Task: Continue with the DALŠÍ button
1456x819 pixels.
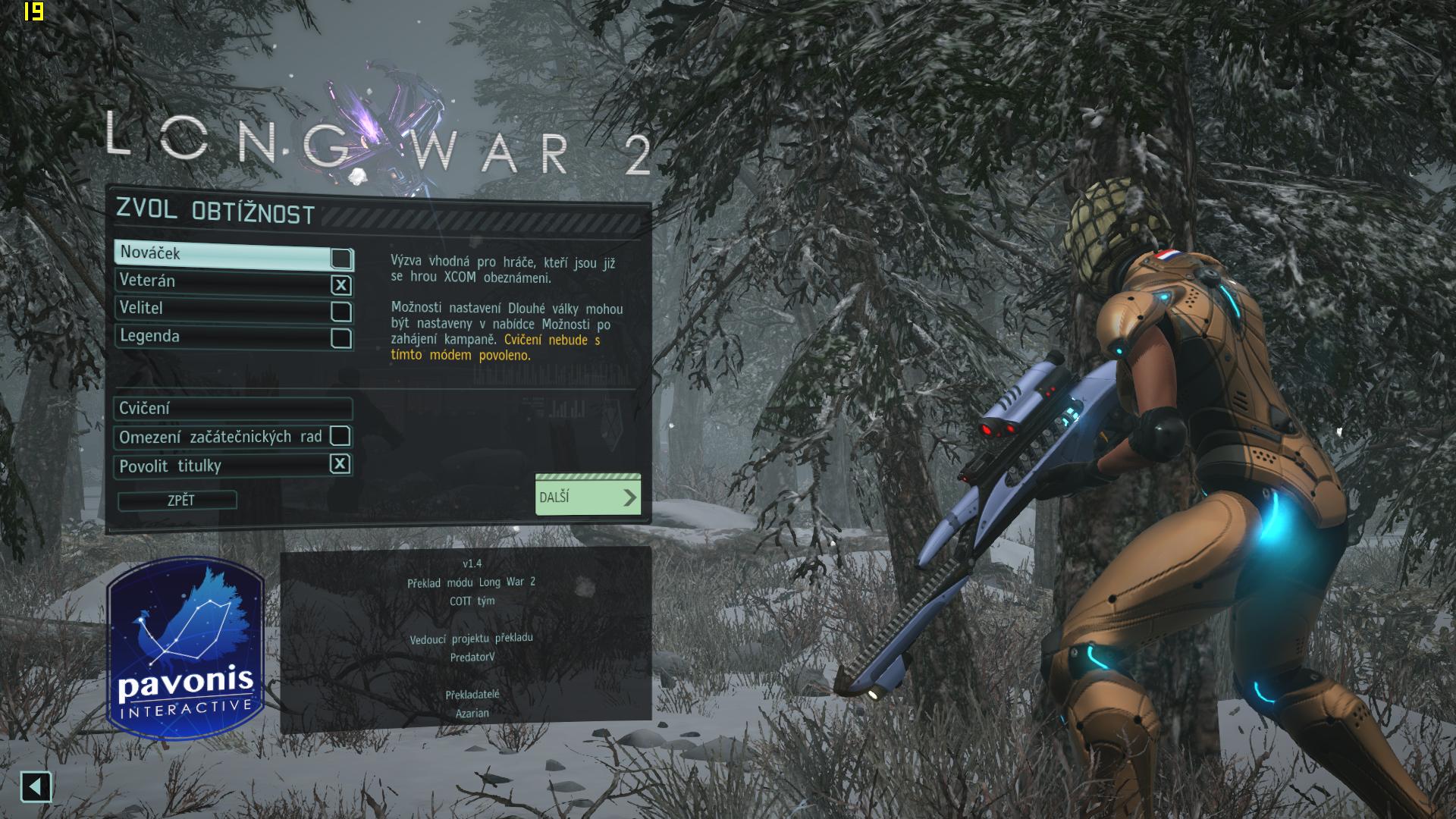Action: (x=588, y=497)
